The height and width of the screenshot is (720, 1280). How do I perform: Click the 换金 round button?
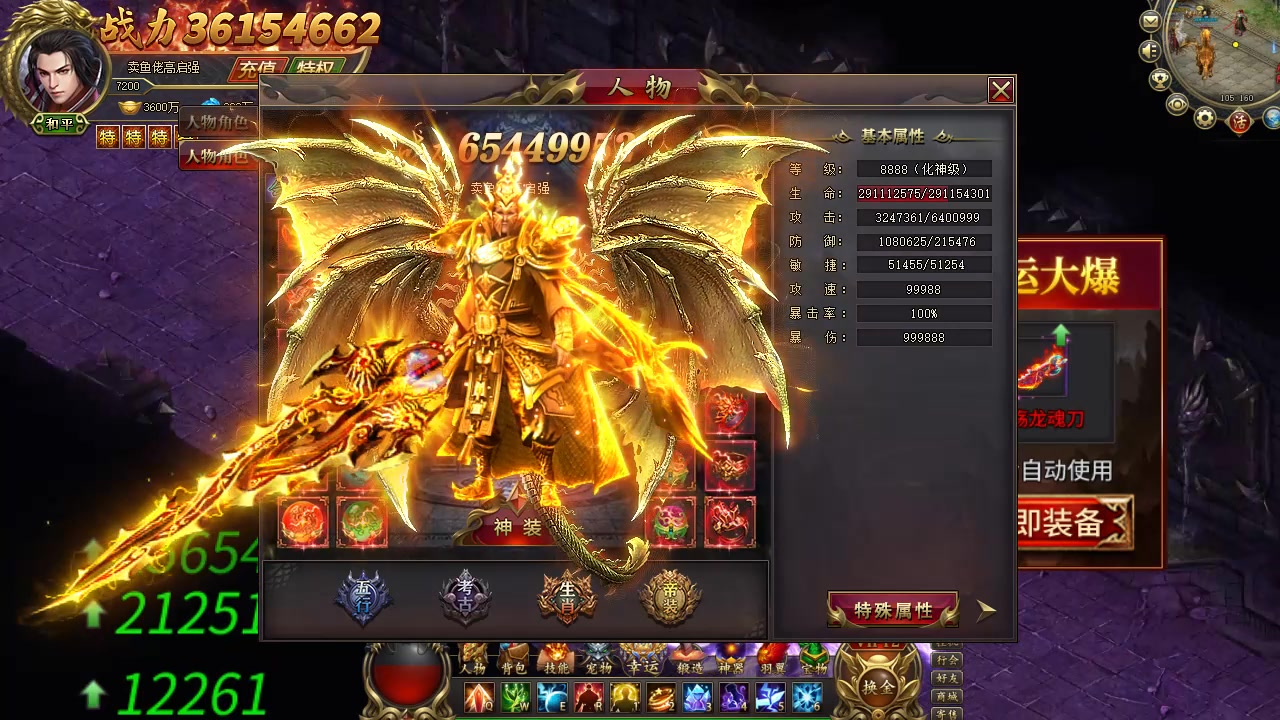tap(878, 687)
